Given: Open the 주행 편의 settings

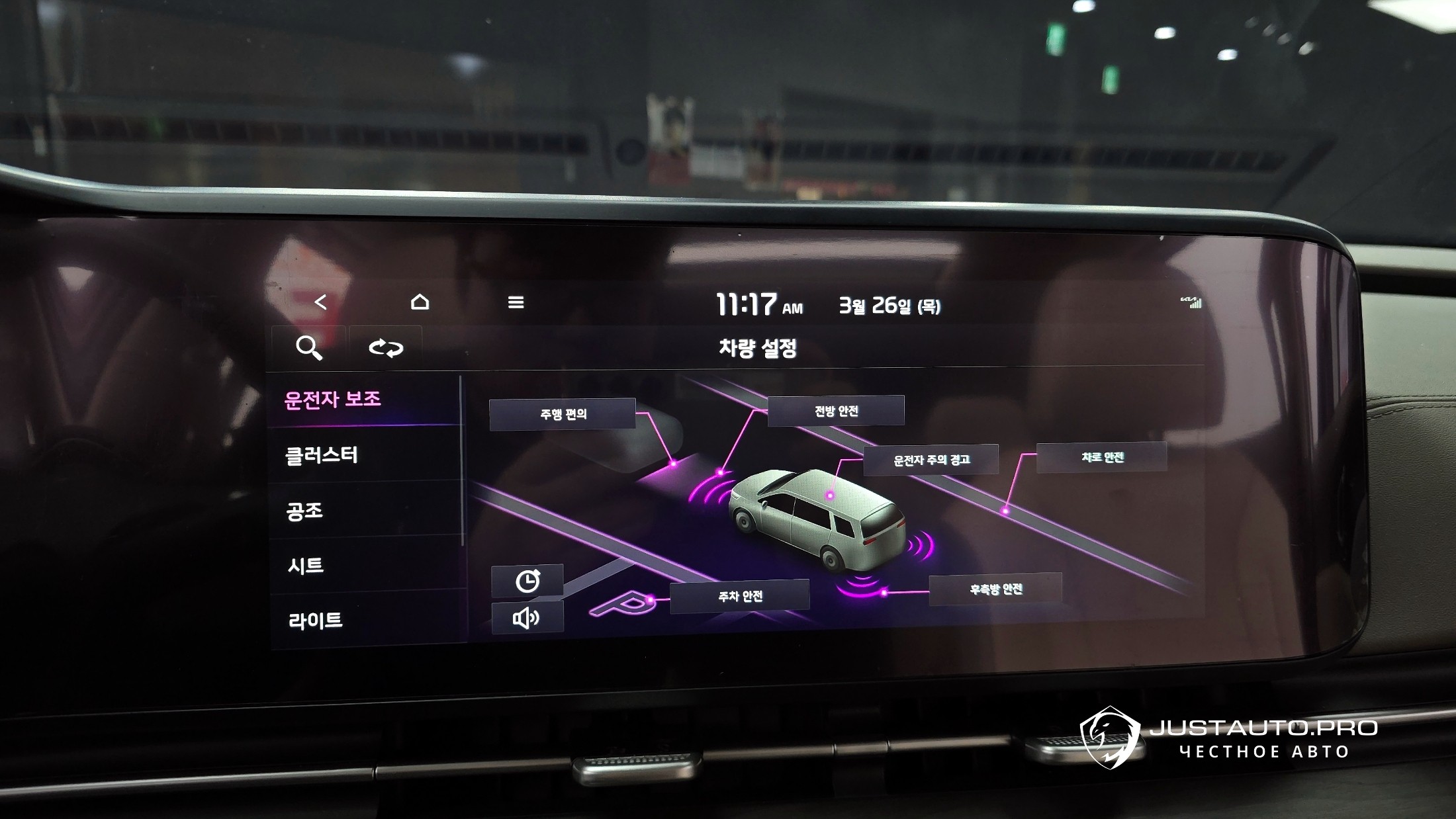Looking at the screenshot, I should (563, 414).
